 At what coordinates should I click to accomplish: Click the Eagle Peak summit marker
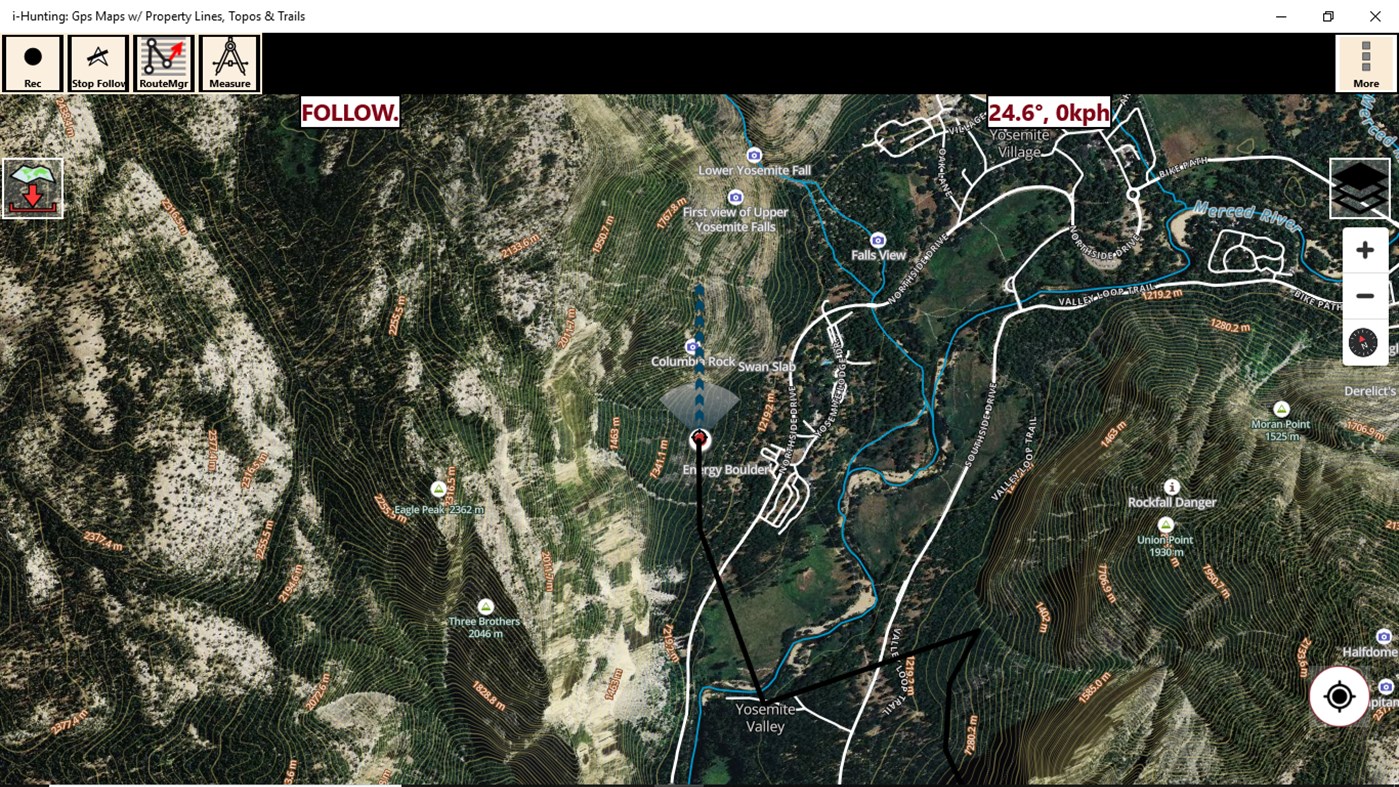pyautogui.click(x=438, y=488)
